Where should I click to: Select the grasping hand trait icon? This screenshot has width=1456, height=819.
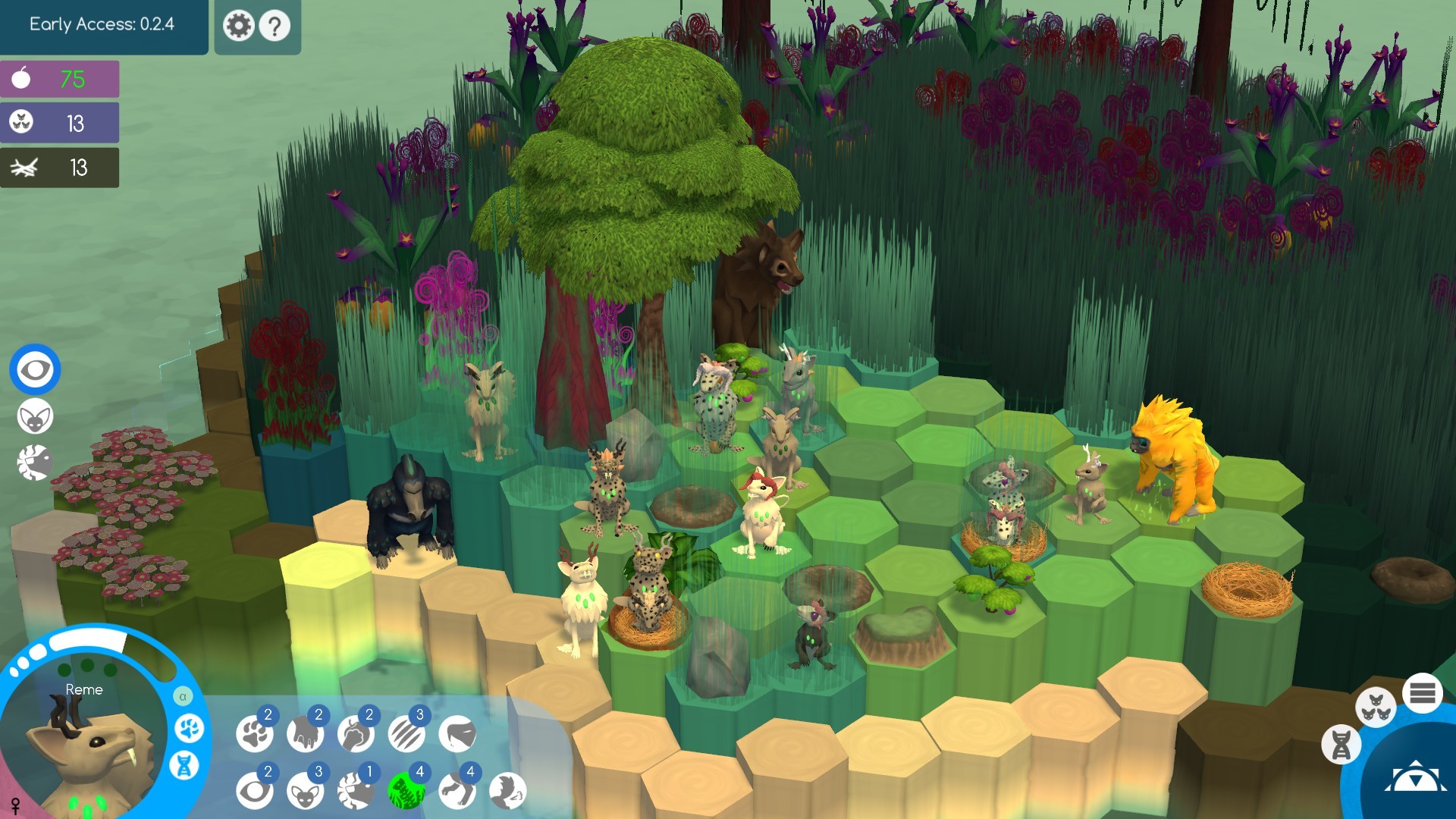[305, 734]
